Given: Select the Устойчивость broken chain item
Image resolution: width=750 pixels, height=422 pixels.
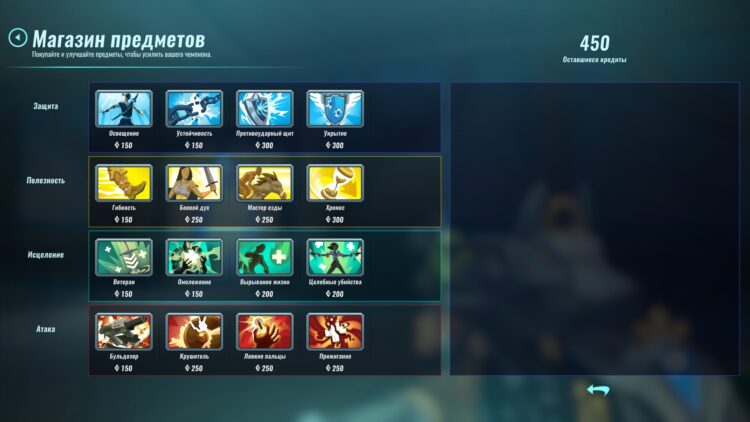Looking at the screenshot, I should click(x=194, y=109).
